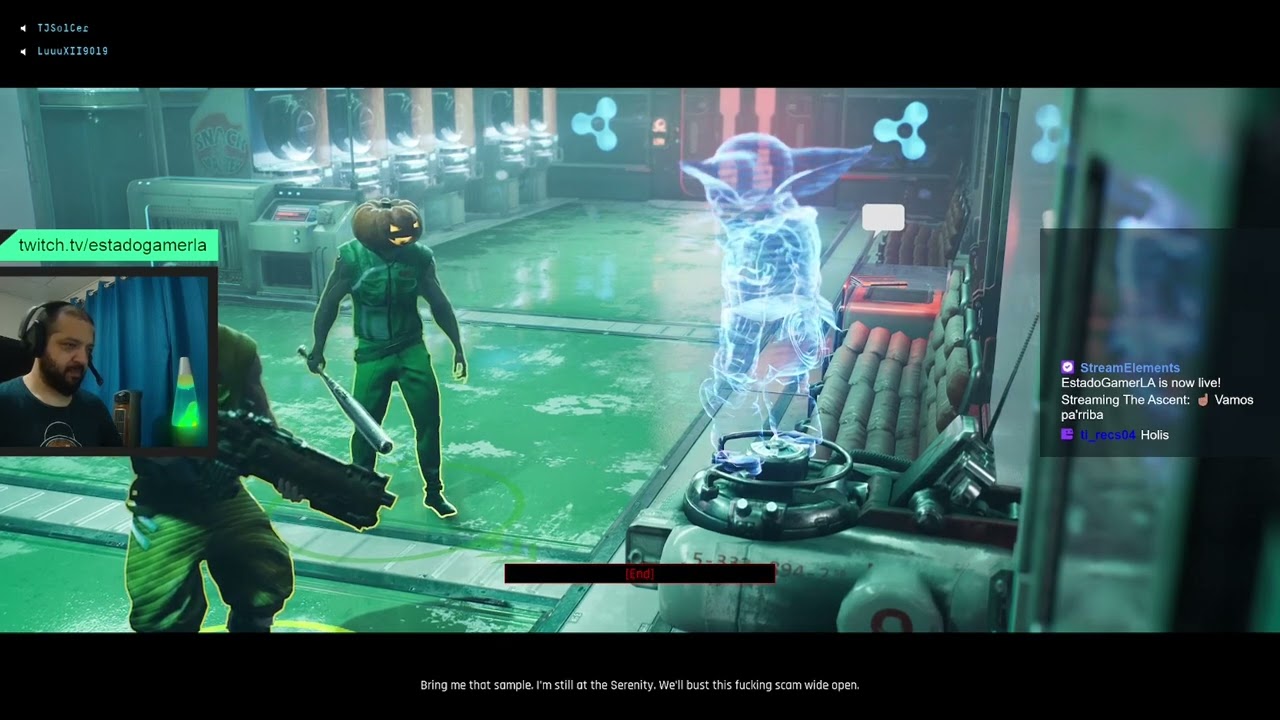Open the twitch.tv/estadogamerla banner link
This screenshot has height=720, width=1280.
tap(112, 245)
